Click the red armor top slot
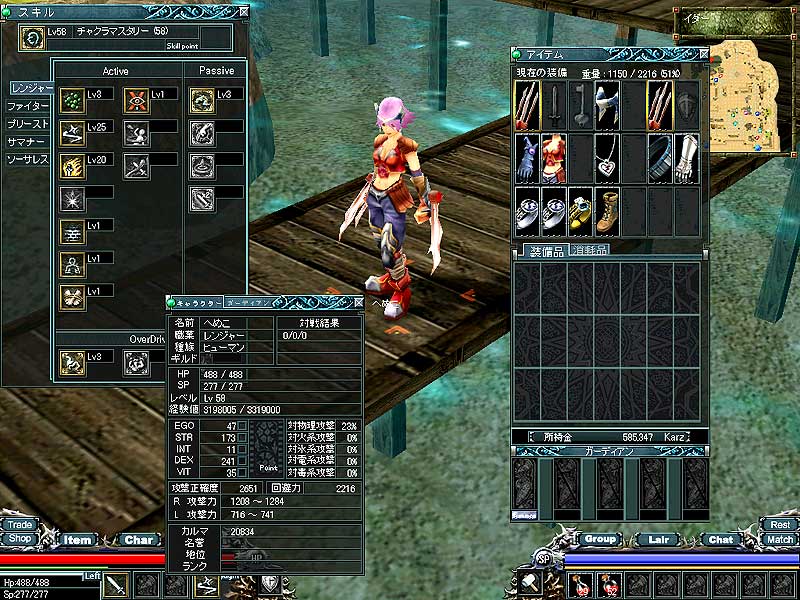 pyautogui.click(x=554, y=156)
